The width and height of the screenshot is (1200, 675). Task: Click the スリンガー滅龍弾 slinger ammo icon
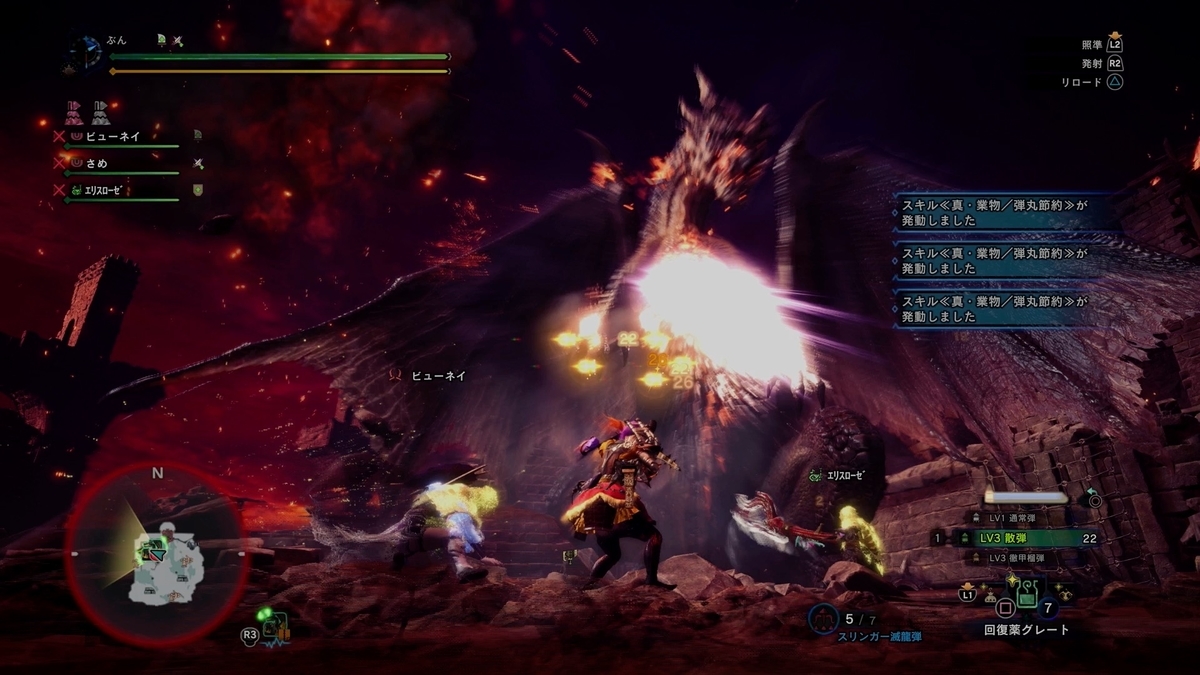(x=823, y=619)
